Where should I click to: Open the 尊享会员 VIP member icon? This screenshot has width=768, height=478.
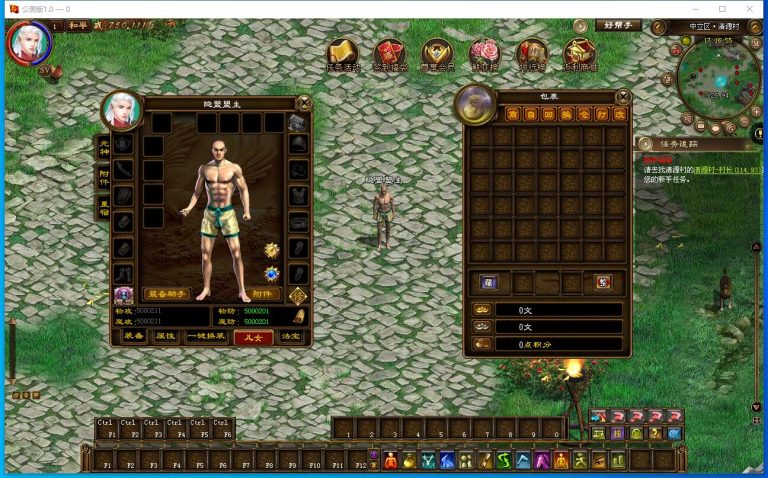(436, 54)
